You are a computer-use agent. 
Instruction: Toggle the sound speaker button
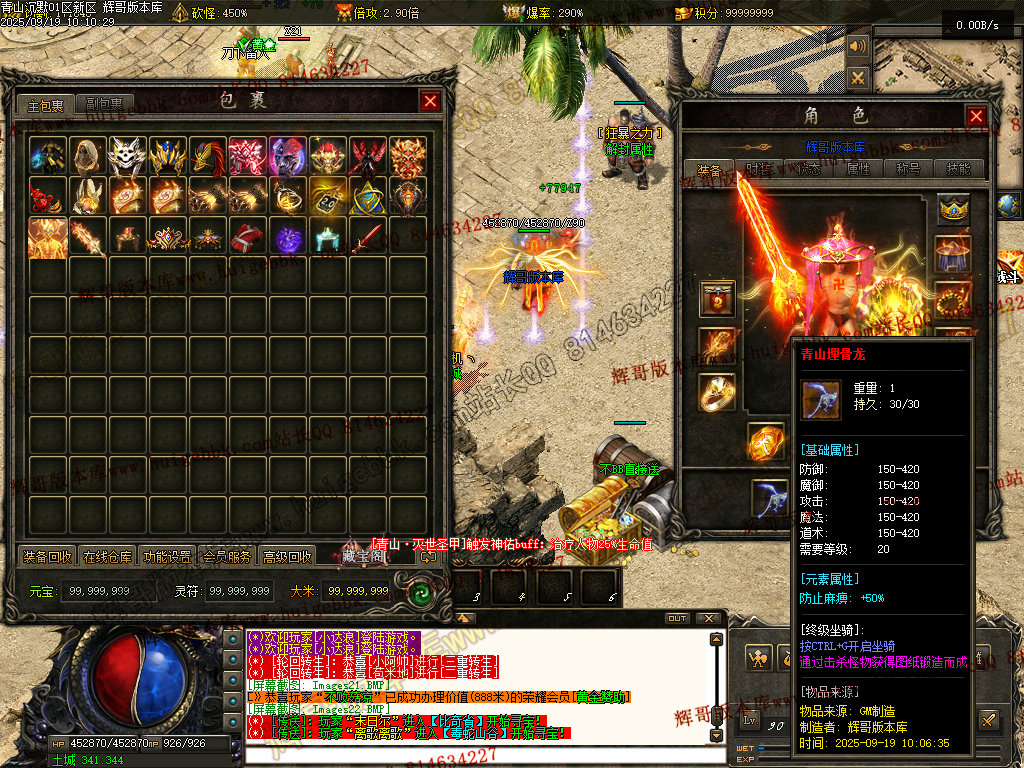pos(858,46)
